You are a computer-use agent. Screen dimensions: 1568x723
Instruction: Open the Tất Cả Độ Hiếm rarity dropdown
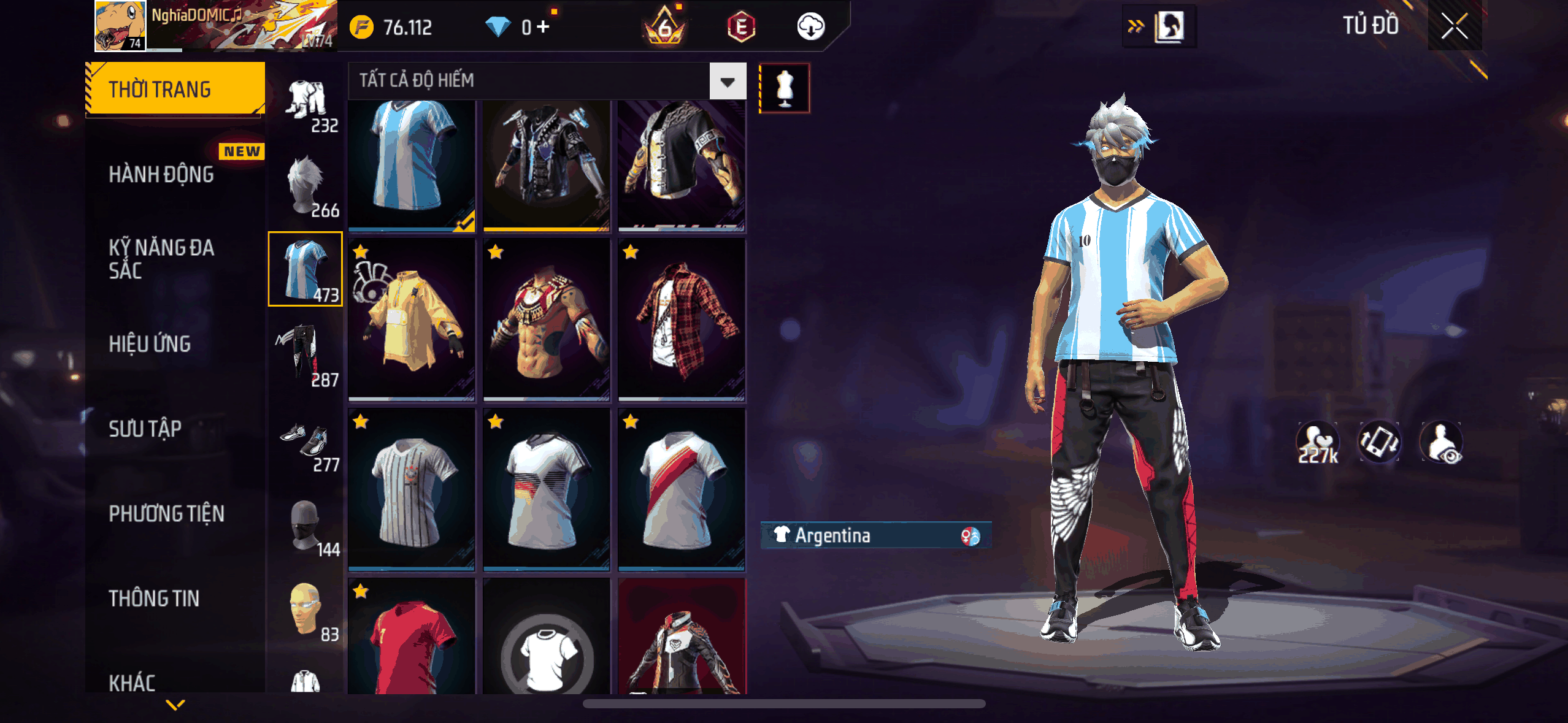click(728, 81)
